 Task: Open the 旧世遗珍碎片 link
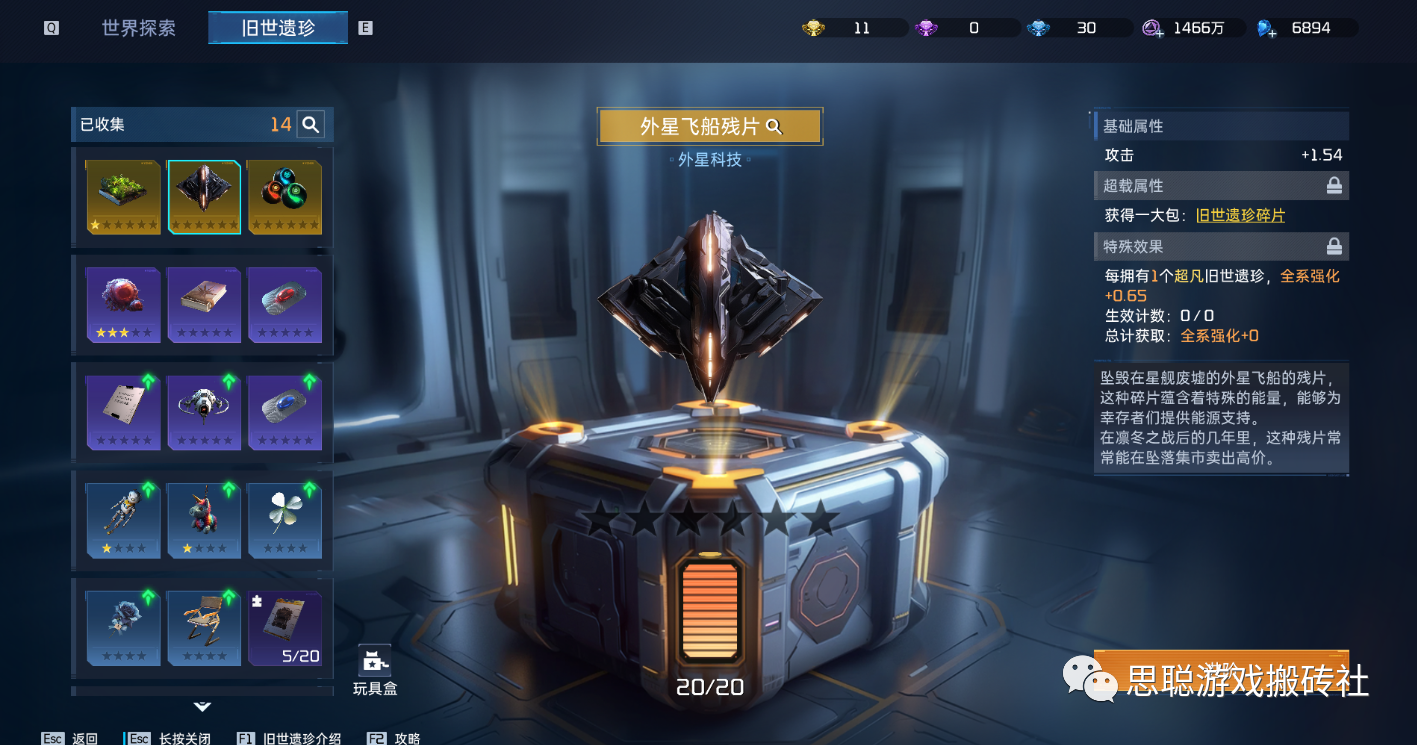coord(1240,216)
